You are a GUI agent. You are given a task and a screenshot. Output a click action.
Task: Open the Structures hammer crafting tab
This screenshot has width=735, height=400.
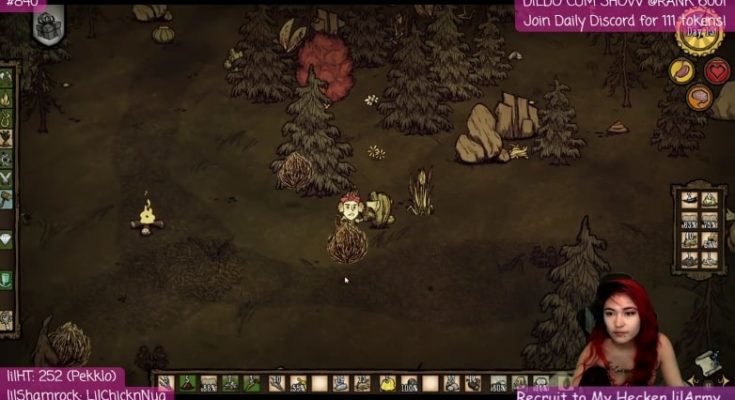point(7,198)
